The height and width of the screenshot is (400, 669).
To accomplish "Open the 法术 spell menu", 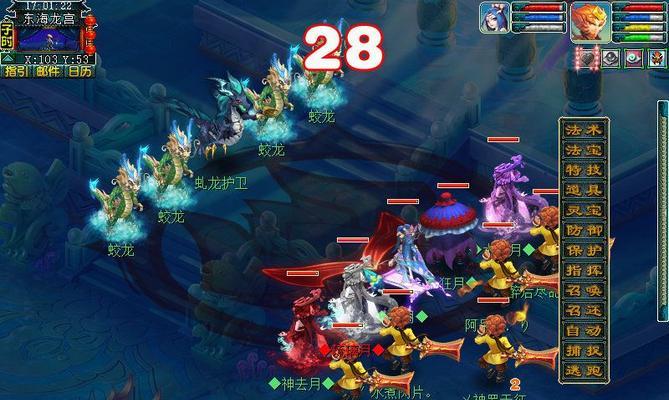I will 585,130.
